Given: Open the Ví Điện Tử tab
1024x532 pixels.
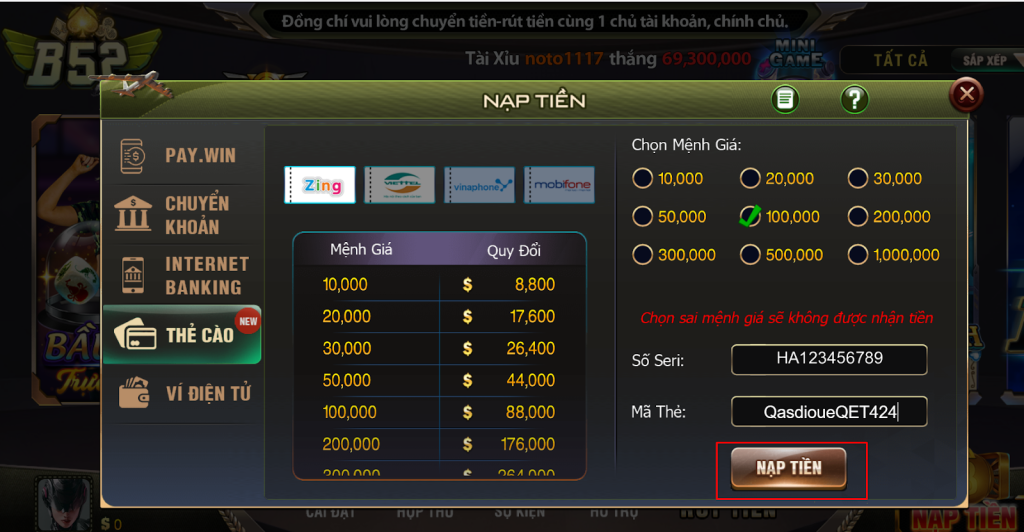Looking at the screenshot, I should click(x=182, y=393).
